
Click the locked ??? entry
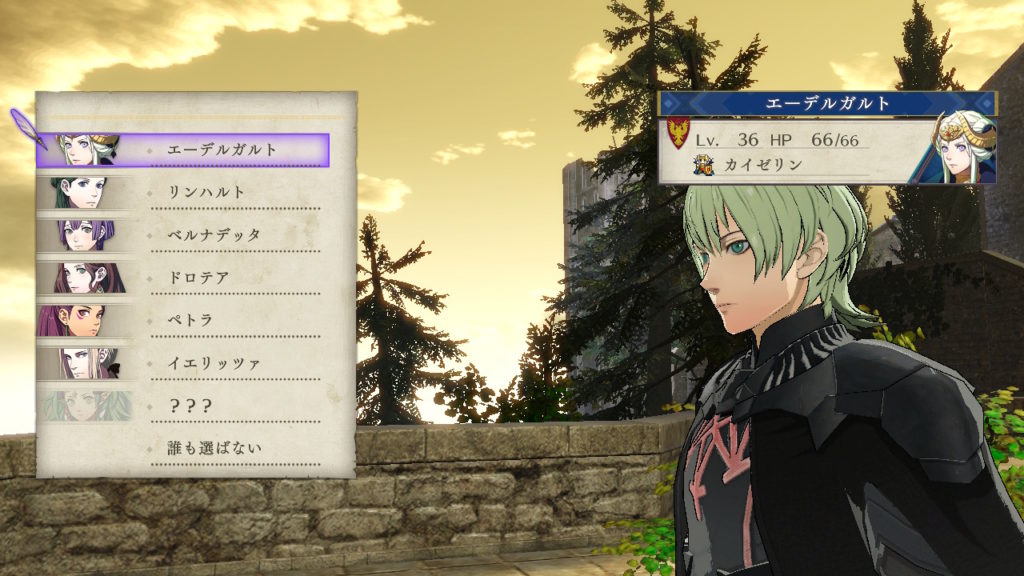[x=188, y=405]
